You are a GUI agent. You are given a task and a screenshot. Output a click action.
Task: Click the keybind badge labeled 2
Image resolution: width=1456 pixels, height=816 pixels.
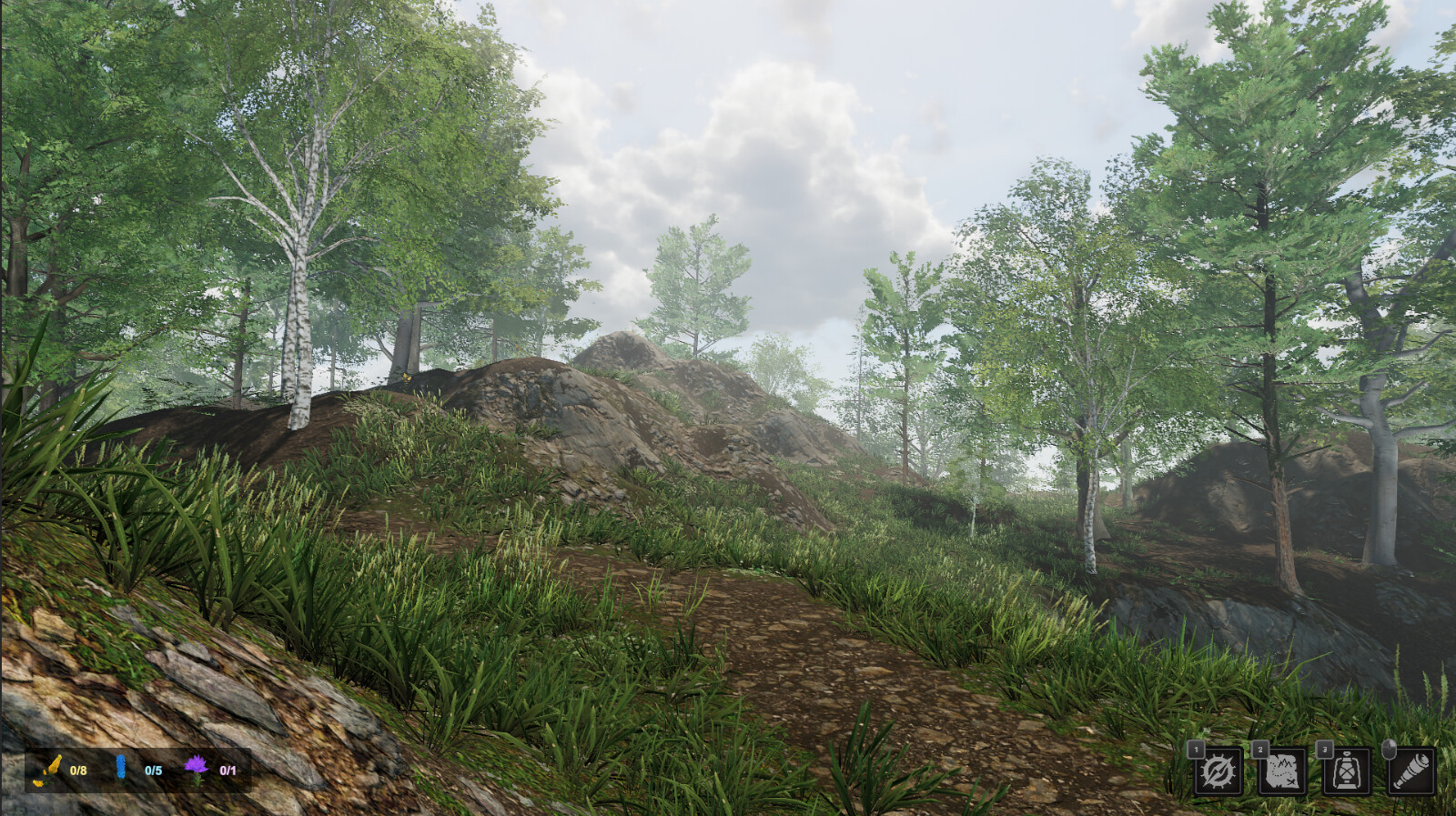(x=1260, y=750)
